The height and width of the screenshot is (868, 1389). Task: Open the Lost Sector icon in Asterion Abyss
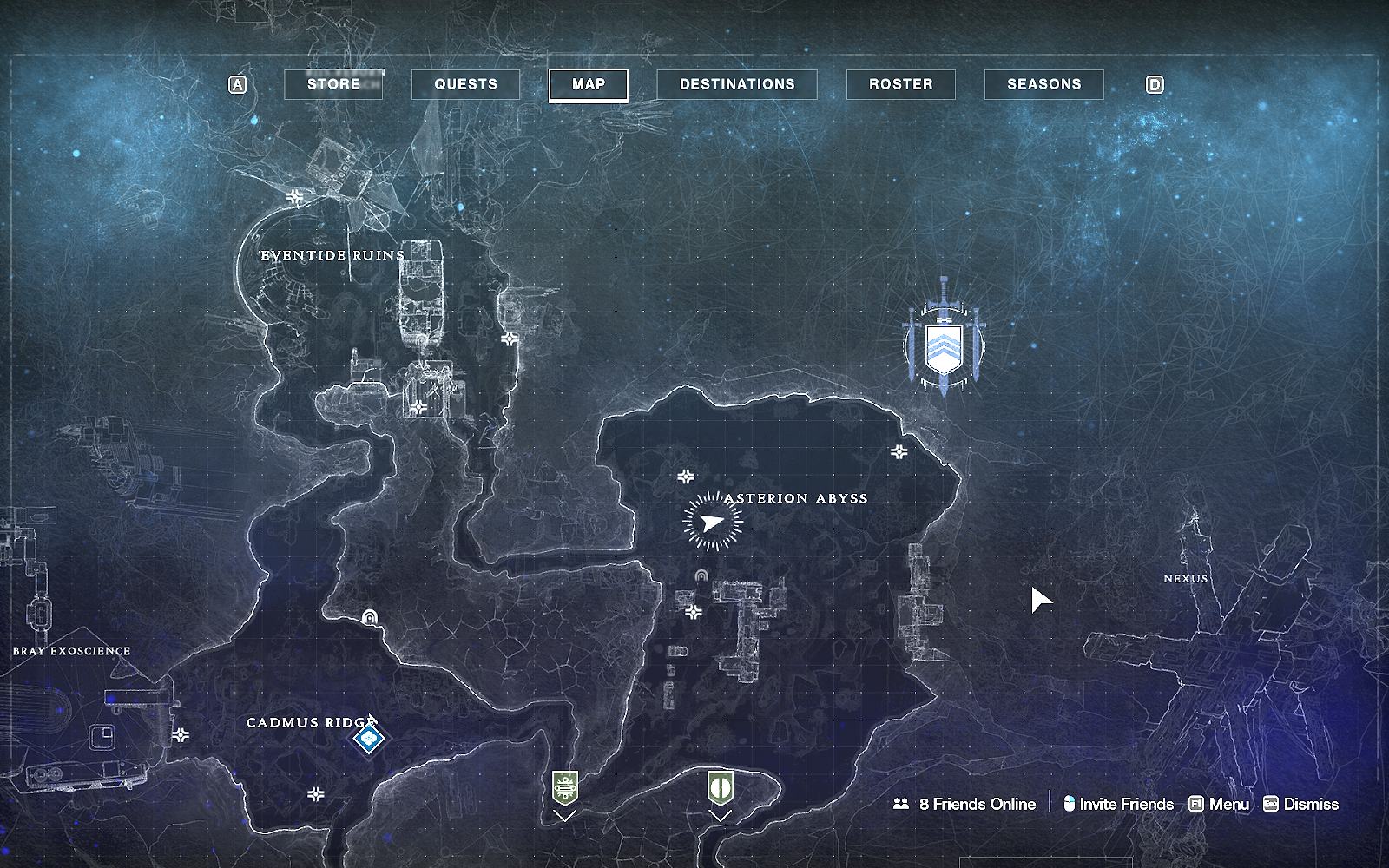point(701,575)
